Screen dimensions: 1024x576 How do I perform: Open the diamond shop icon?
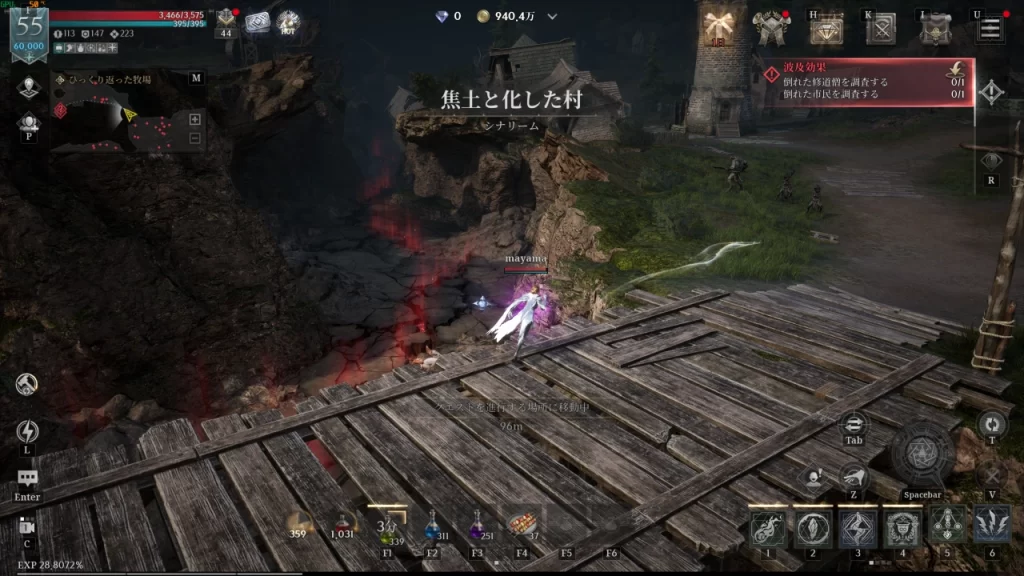coord(826,31)
